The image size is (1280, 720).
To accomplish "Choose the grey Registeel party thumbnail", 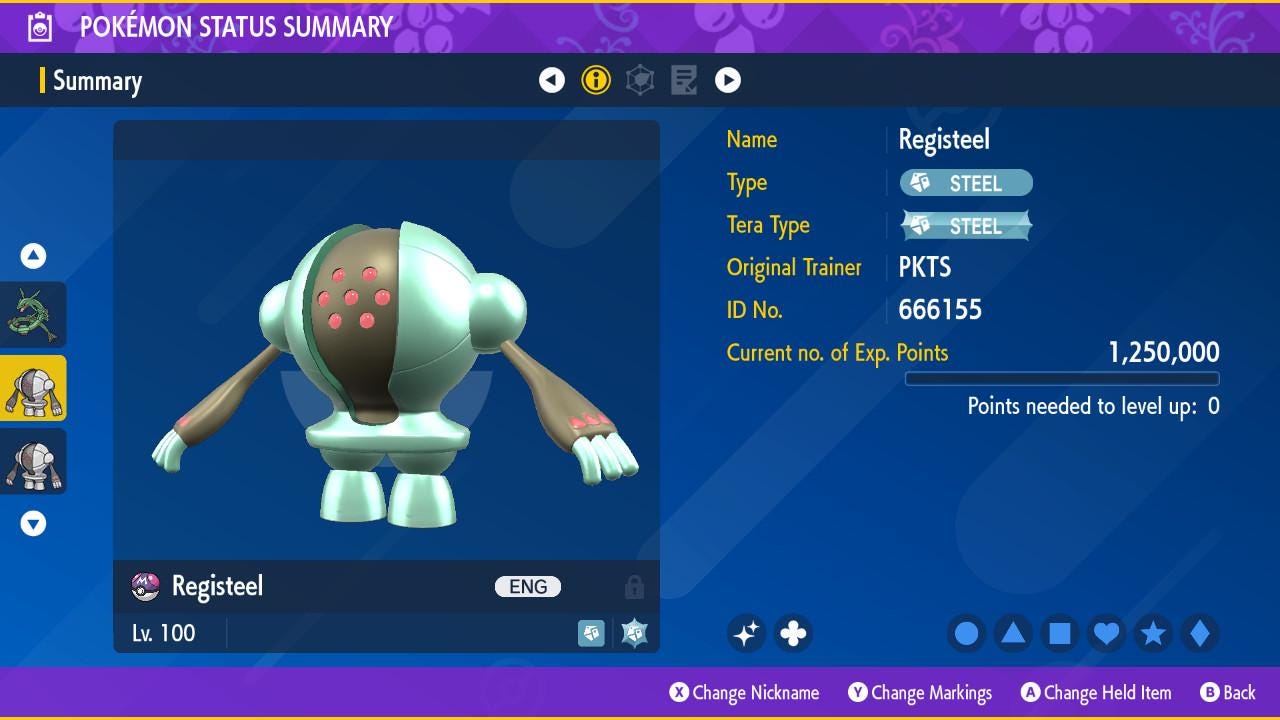I will (33, 461).
